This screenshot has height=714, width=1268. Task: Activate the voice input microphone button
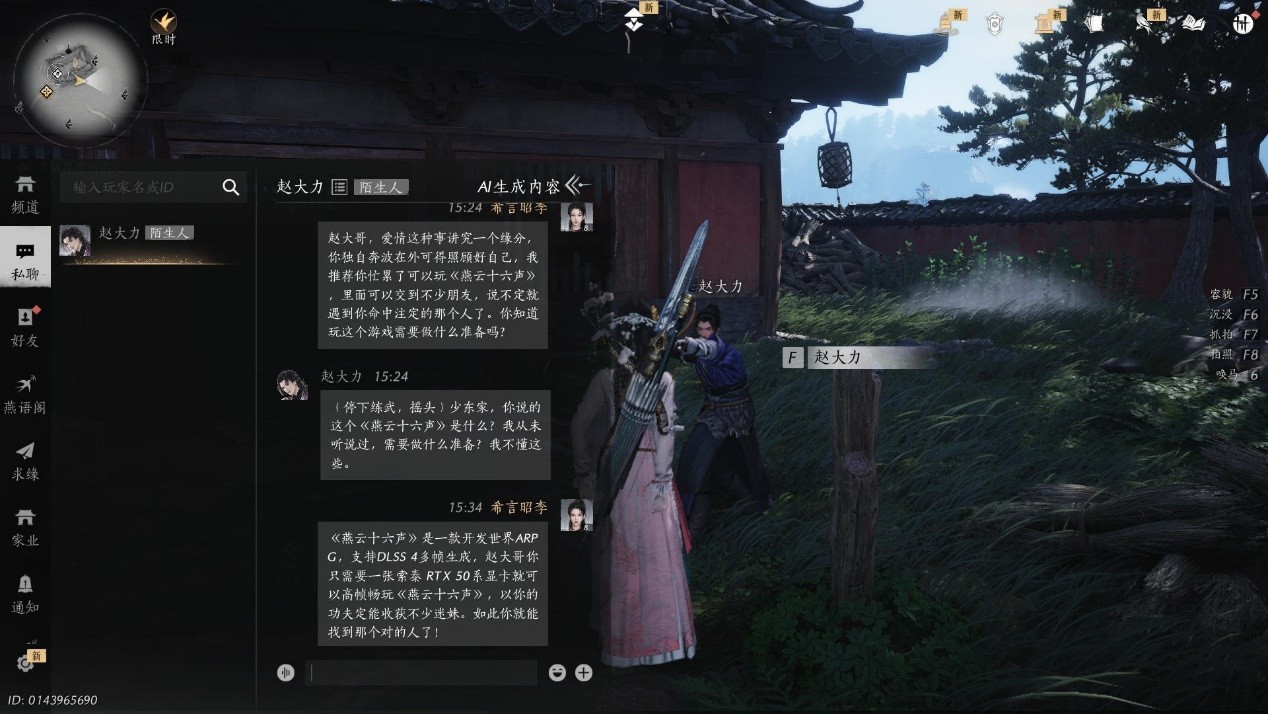click(286, 673)
